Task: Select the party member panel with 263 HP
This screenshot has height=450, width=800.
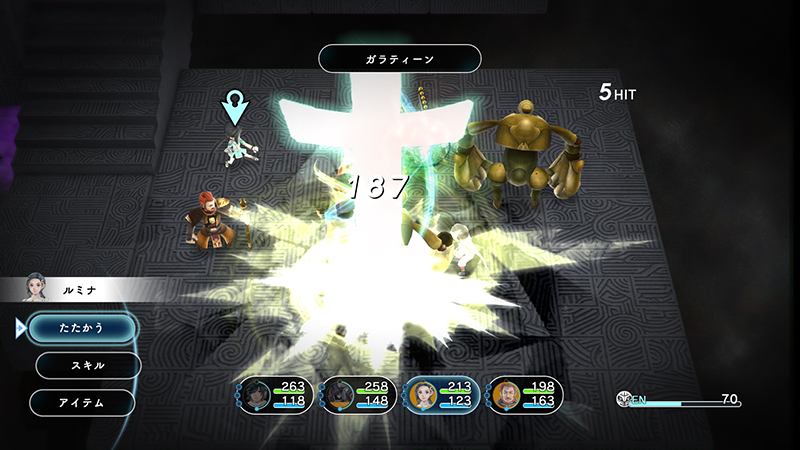Action: pyautogui.click(x=275, y=395)
